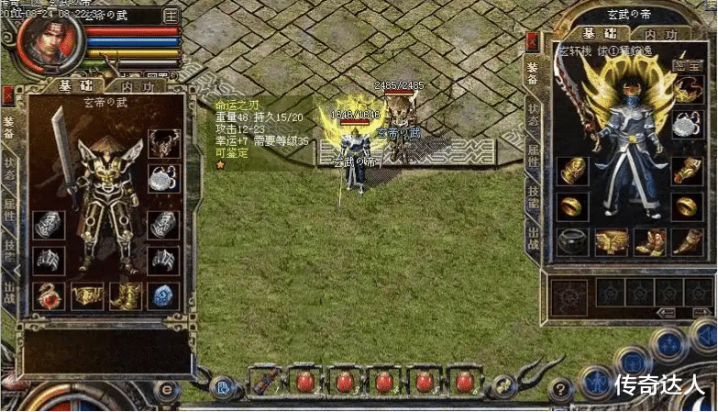Select the blue gem slot in 玄帝の武 panel
This screenshot has height=412, width=718.
coord(162,296)
